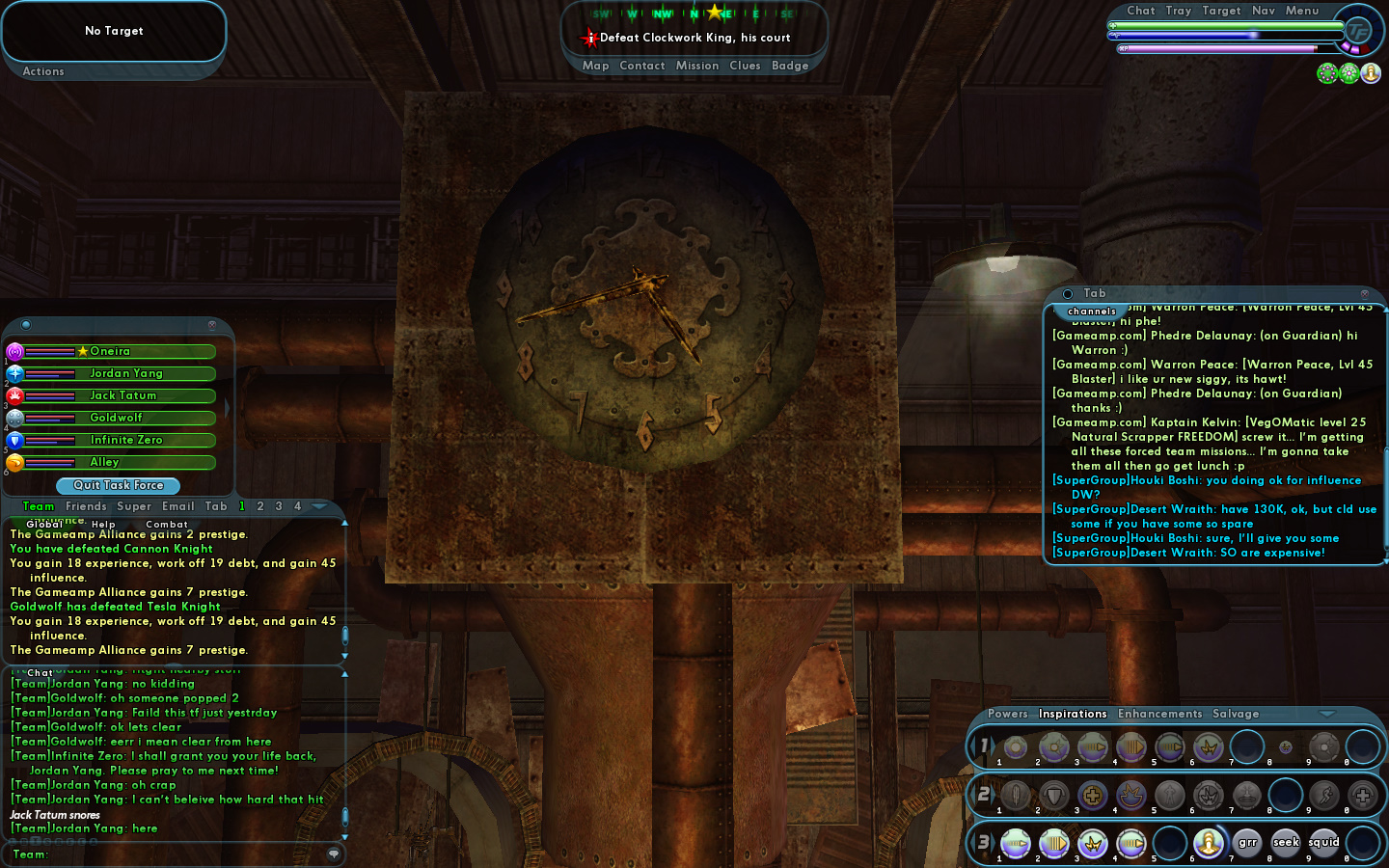Toggle the Nav window
The height and width of the screenshot is (868, 1389).
1263,11
